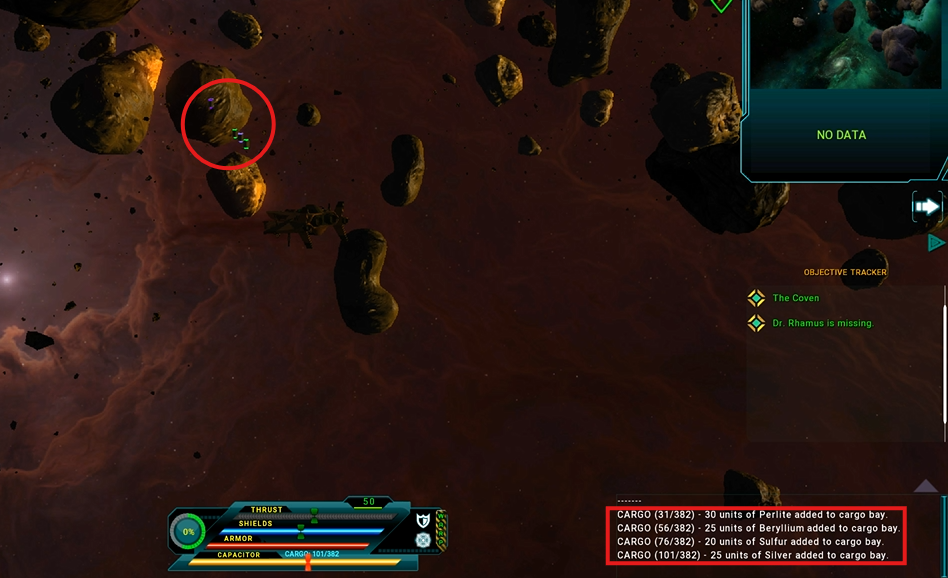Toggle the shield defense icon
Screen dimensions: 948x578
point(423,521)
